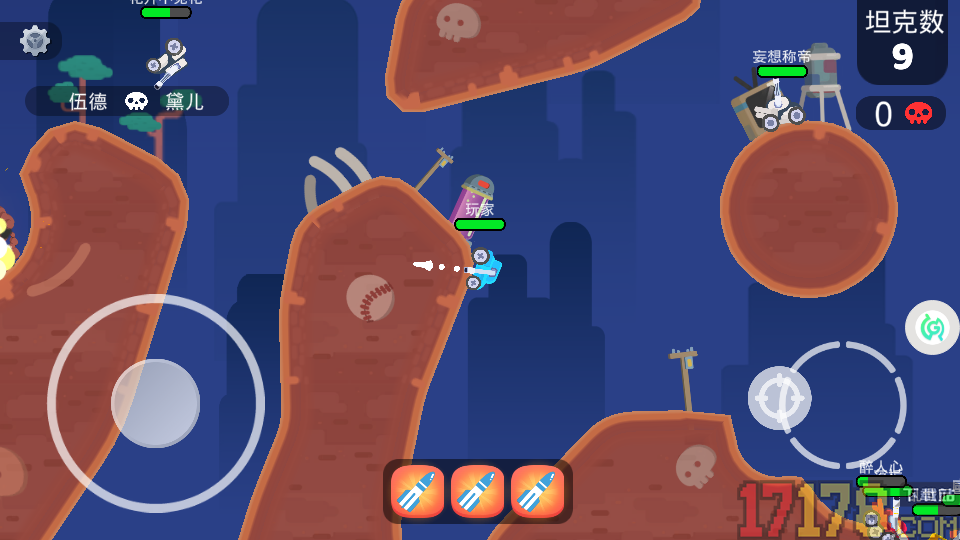Viewport: 960px width, 540px height.
Task: Activate the green swirl skill button
Action: point(932,327)
